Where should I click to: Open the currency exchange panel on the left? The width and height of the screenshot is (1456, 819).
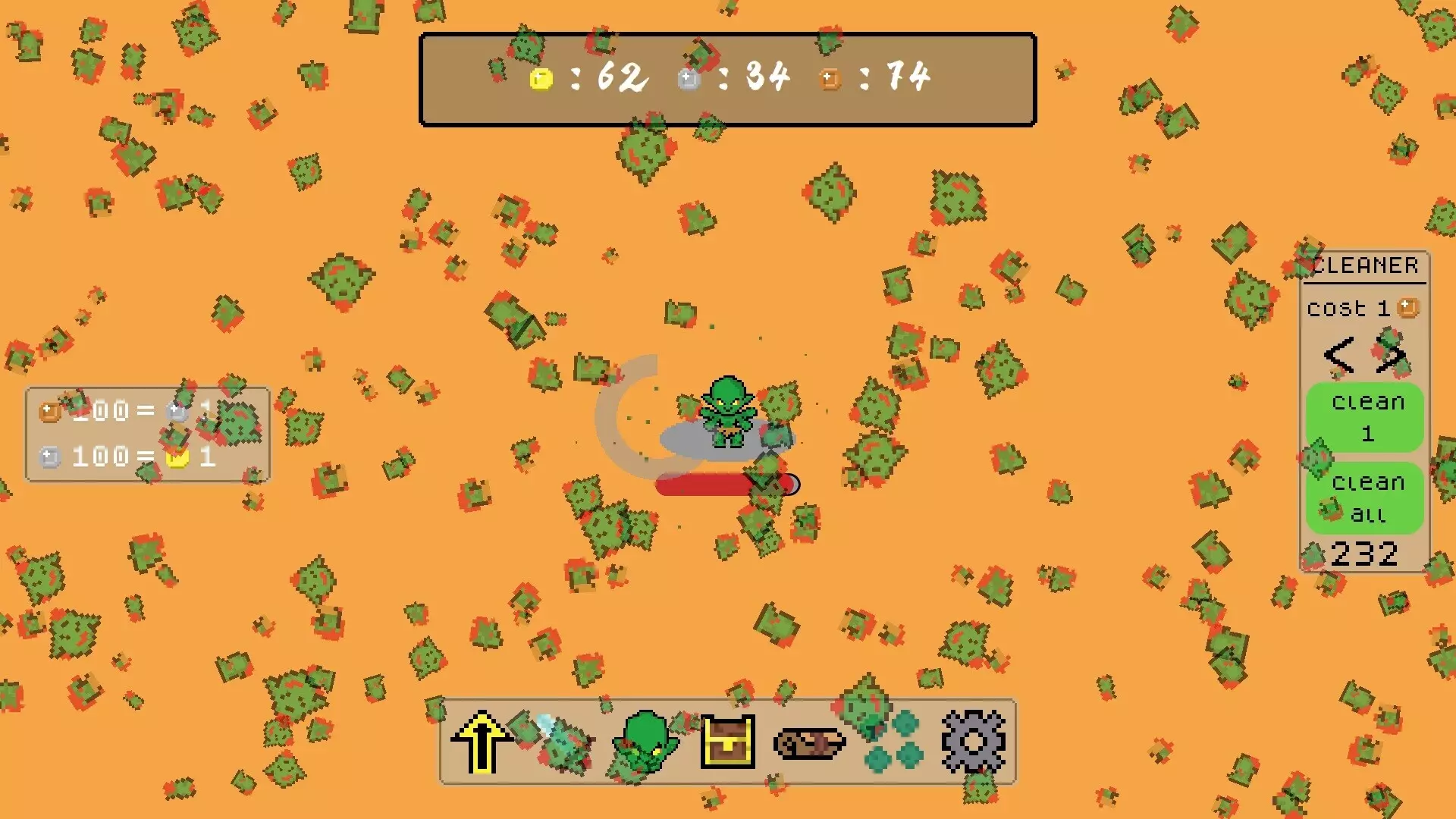click(146, 432)
